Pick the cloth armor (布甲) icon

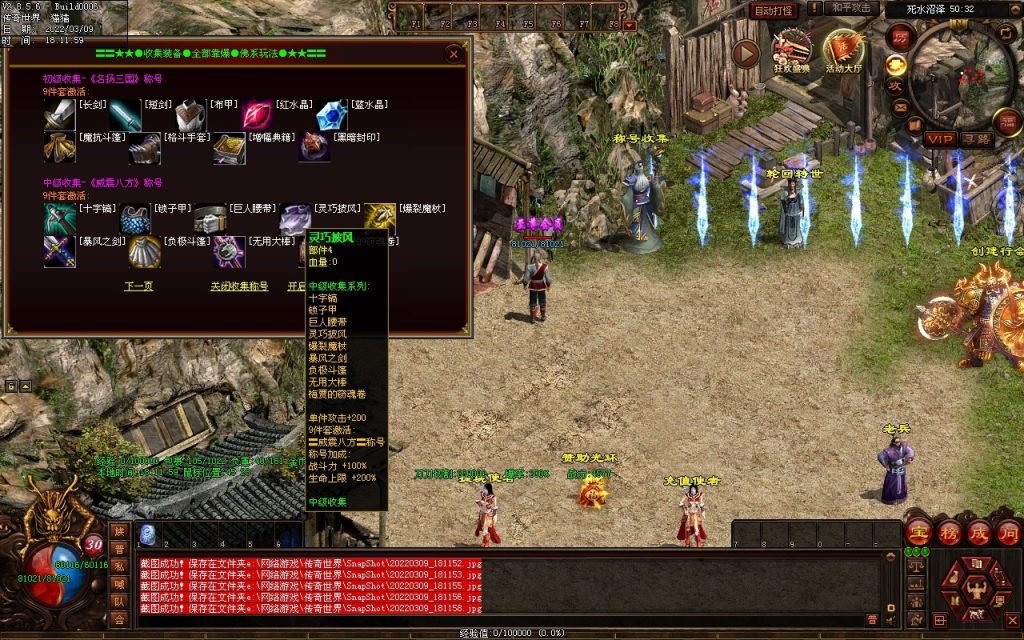coord(189,116)
